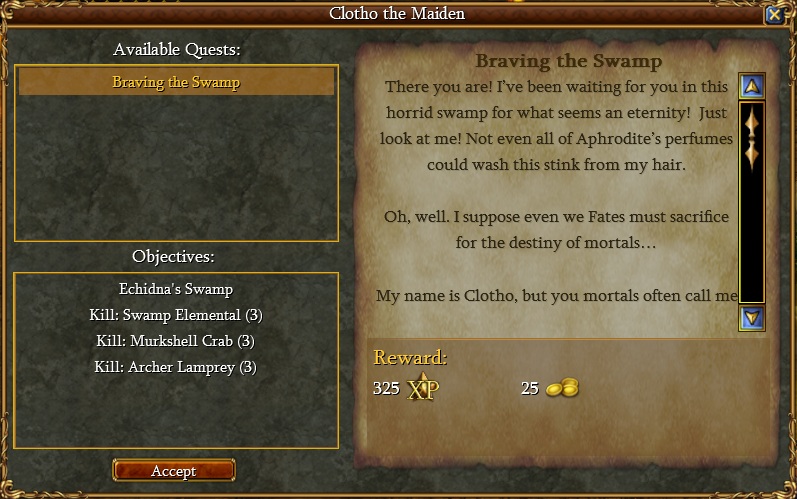Click the quest text scroll-down arrow
Viewport: 797px width, 499px height.
pos(752,318)
